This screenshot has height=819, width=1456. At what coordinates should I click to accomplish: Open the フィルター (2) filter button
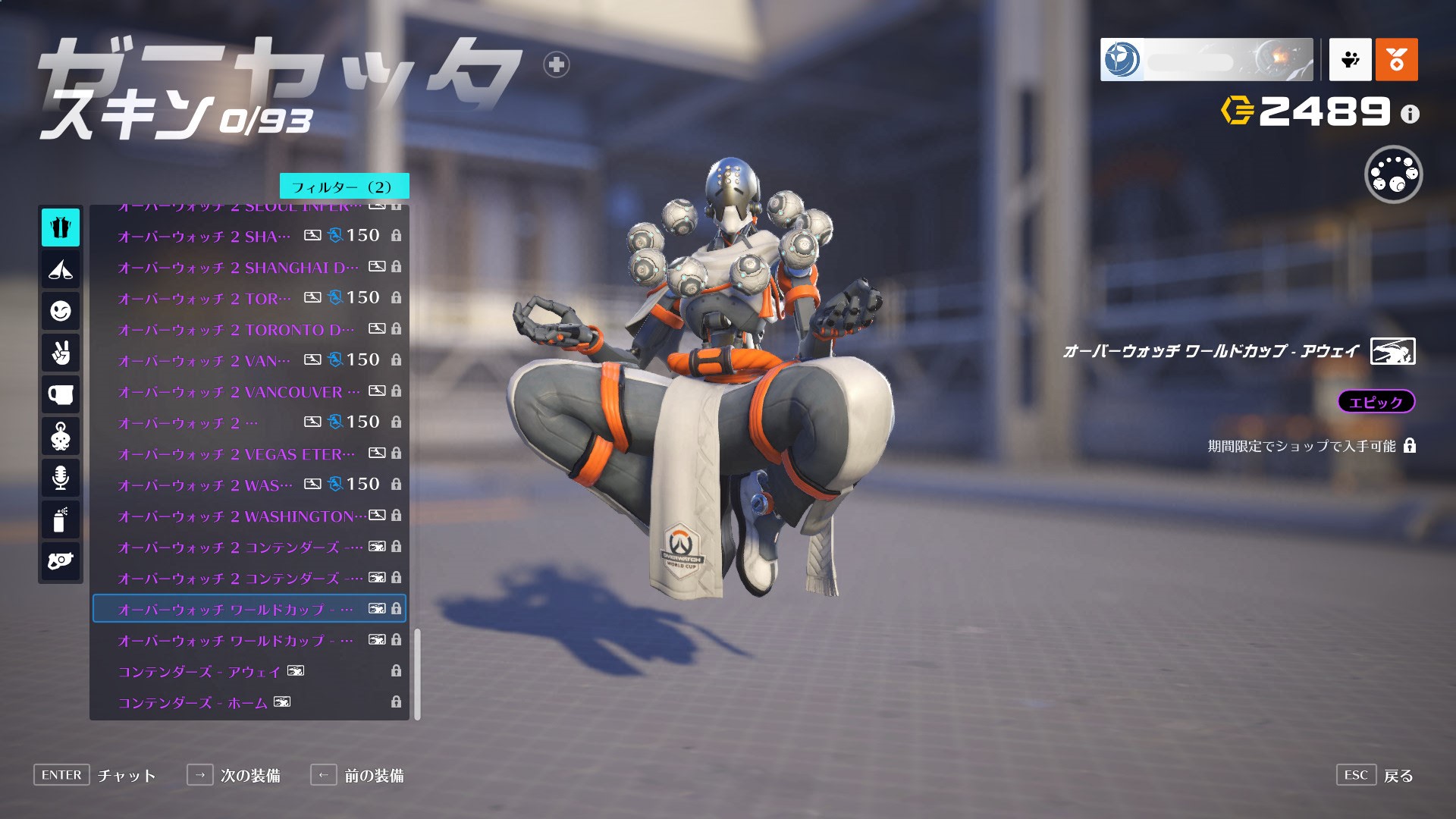344,187
